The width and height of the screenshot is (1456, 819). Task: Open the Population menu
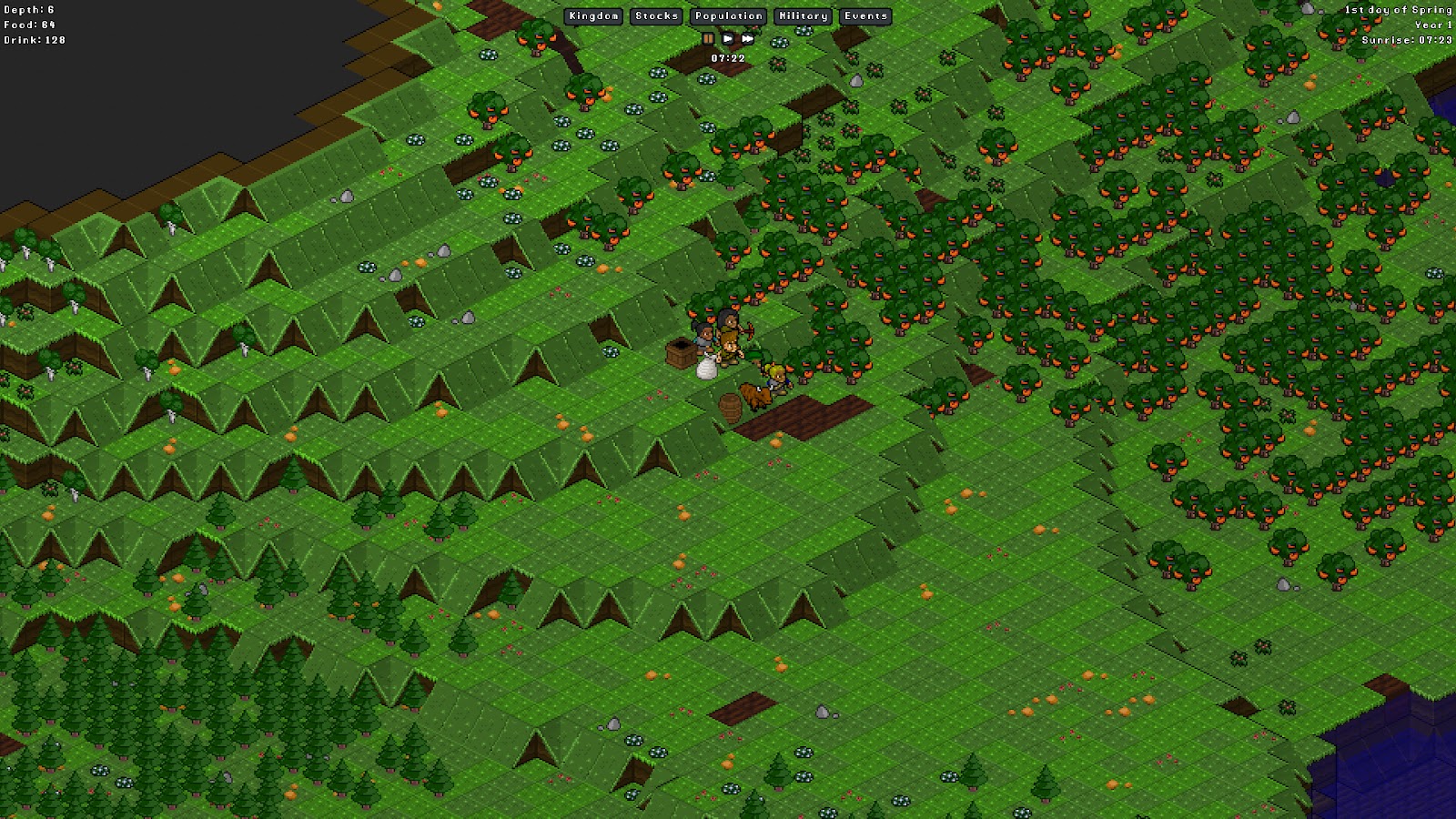(729, 16)
